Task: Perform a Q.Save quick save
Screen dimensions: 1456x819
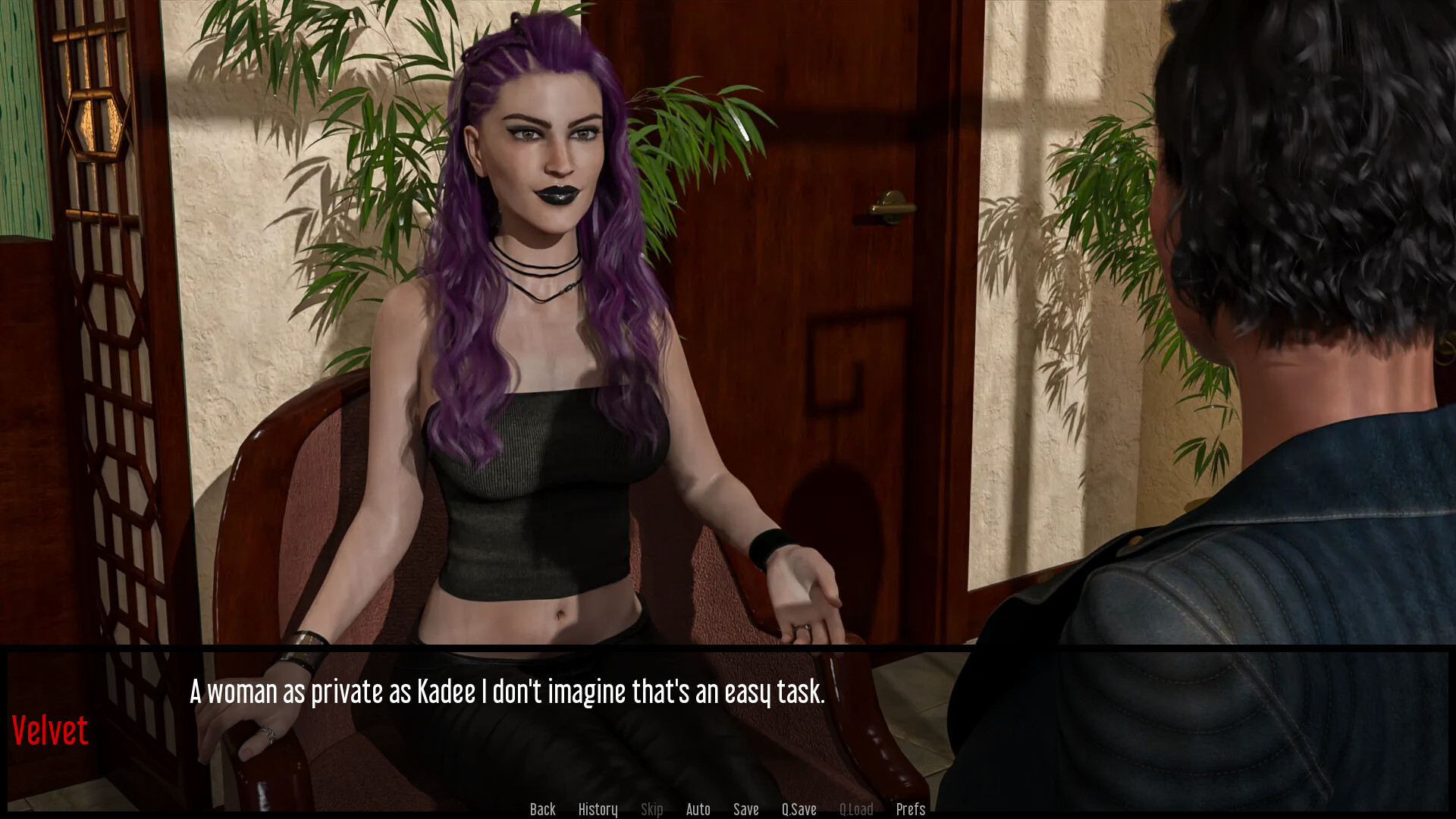Action: (x=799, y=808)
